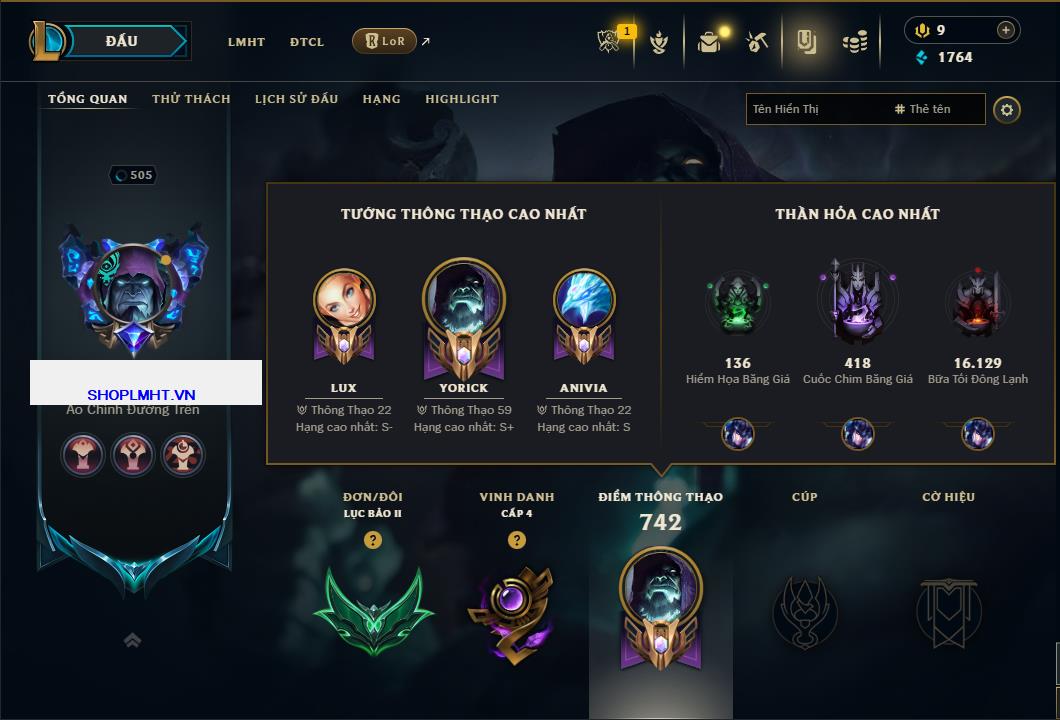The height and width of the screenshot is (720, 1060).
Task: Add RP with the plus button
Action: [1006, 30]
